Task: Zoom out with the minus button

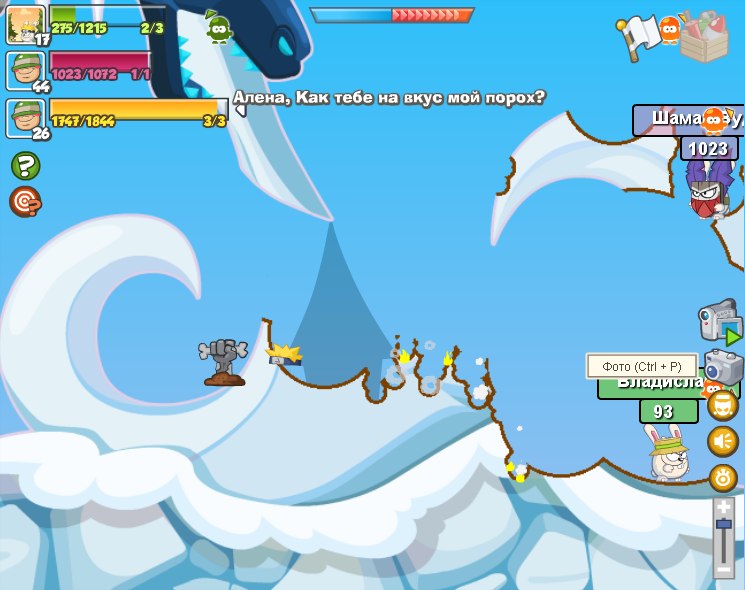Action: tap(724, 569)
